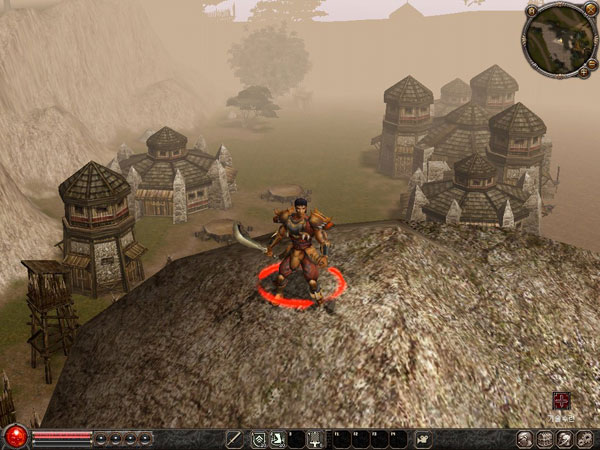Viewport: 600px width, 450px height.
Task: Select the sword weapon slot on the hotbar
Action: click(236, 438)
